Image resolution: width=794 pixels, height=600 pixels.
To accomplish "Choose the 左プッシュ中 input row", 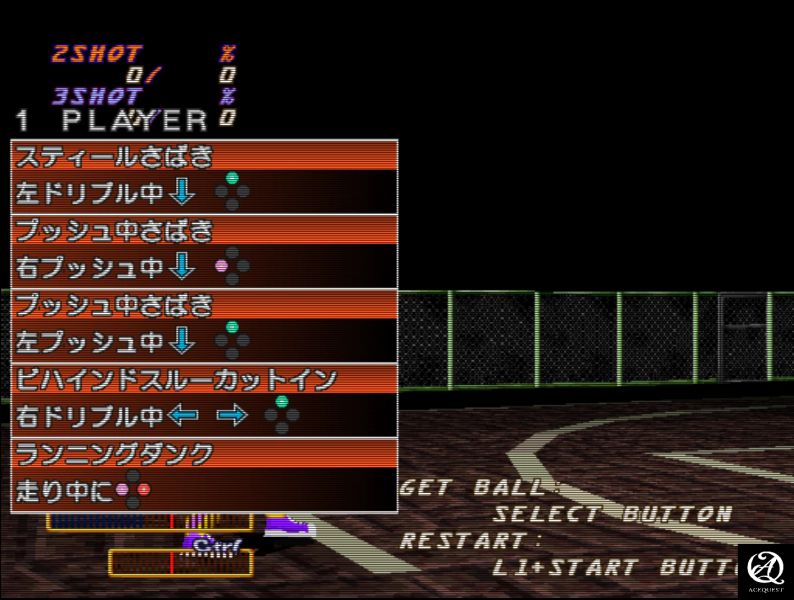I will click(204, 342).
